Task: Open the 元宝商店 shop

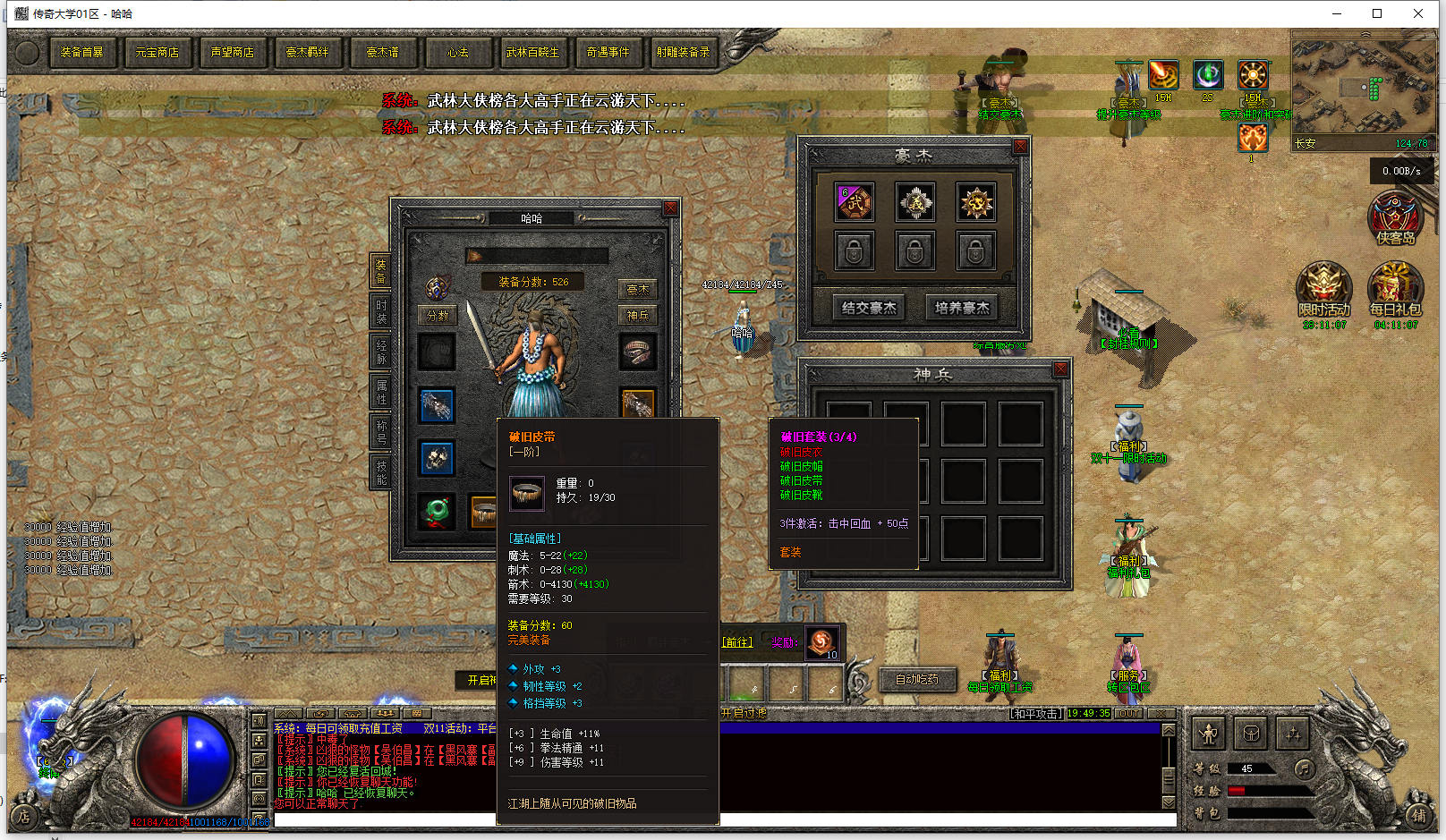Action: pyautogui.click(x=157, y=53)
